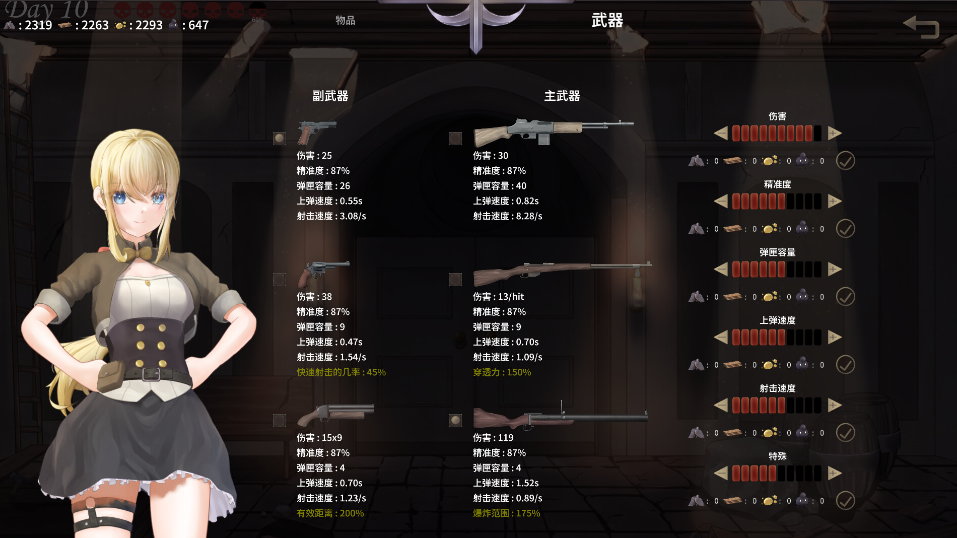The width and height of the screenshot is (957, 538).
Task: Raise 射击速度 fire rate with right arrow
Action: (x=835, y=405)
